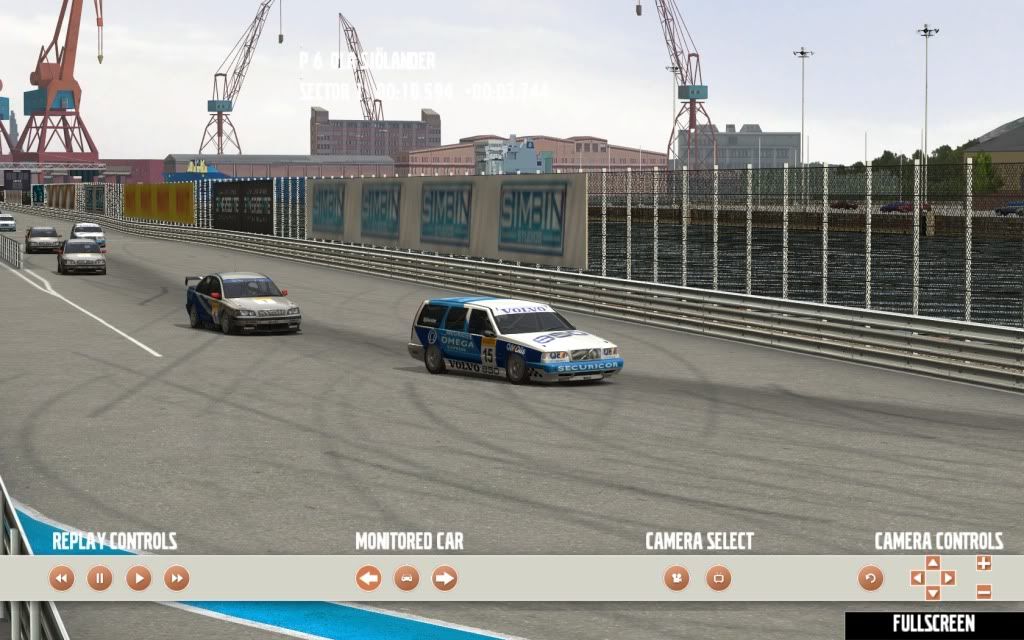Viewport: 1024px width, 640px height.
Task: Choose the TV camera view
Action: (719, 578)
